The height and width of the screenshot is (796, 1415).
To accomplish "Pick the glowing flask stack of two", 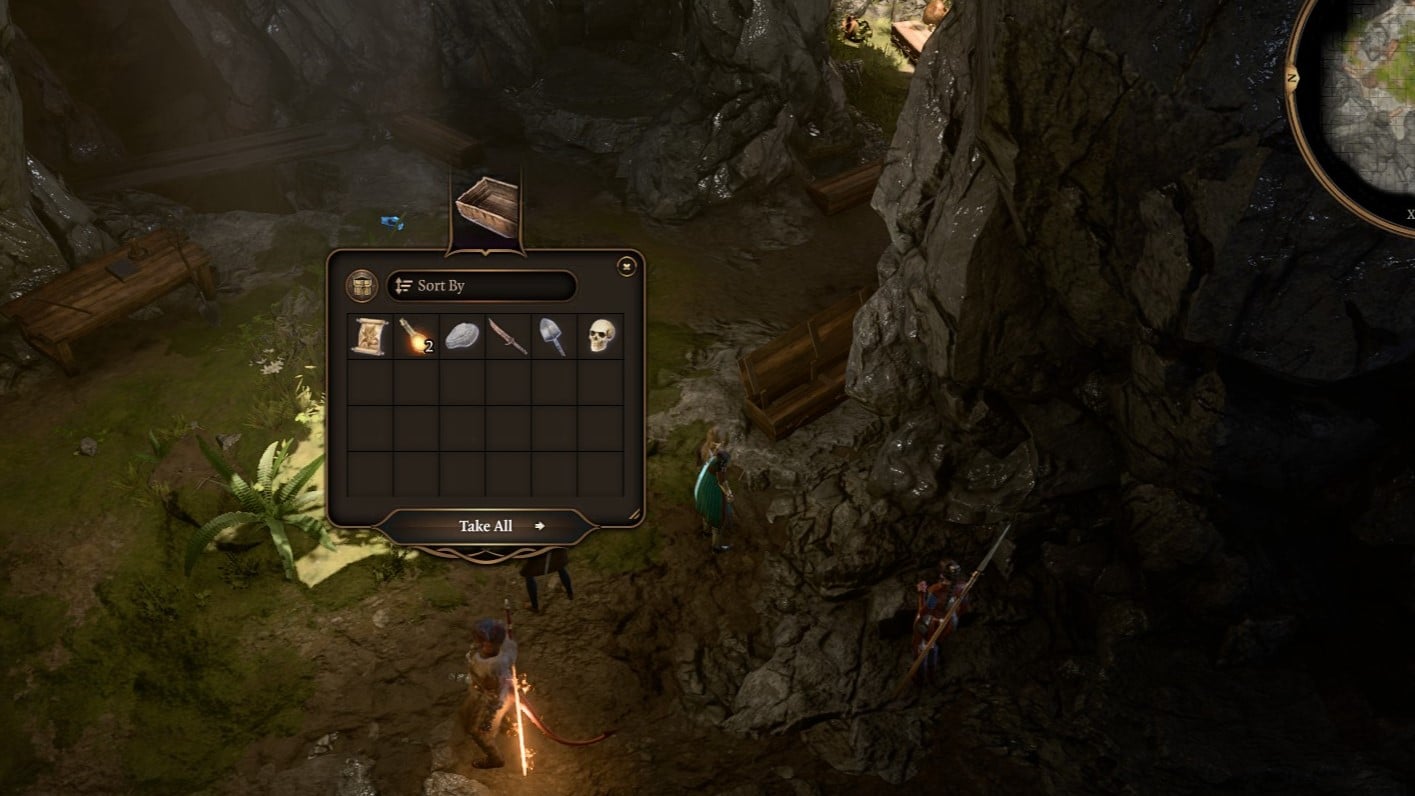I will (416, 337).
